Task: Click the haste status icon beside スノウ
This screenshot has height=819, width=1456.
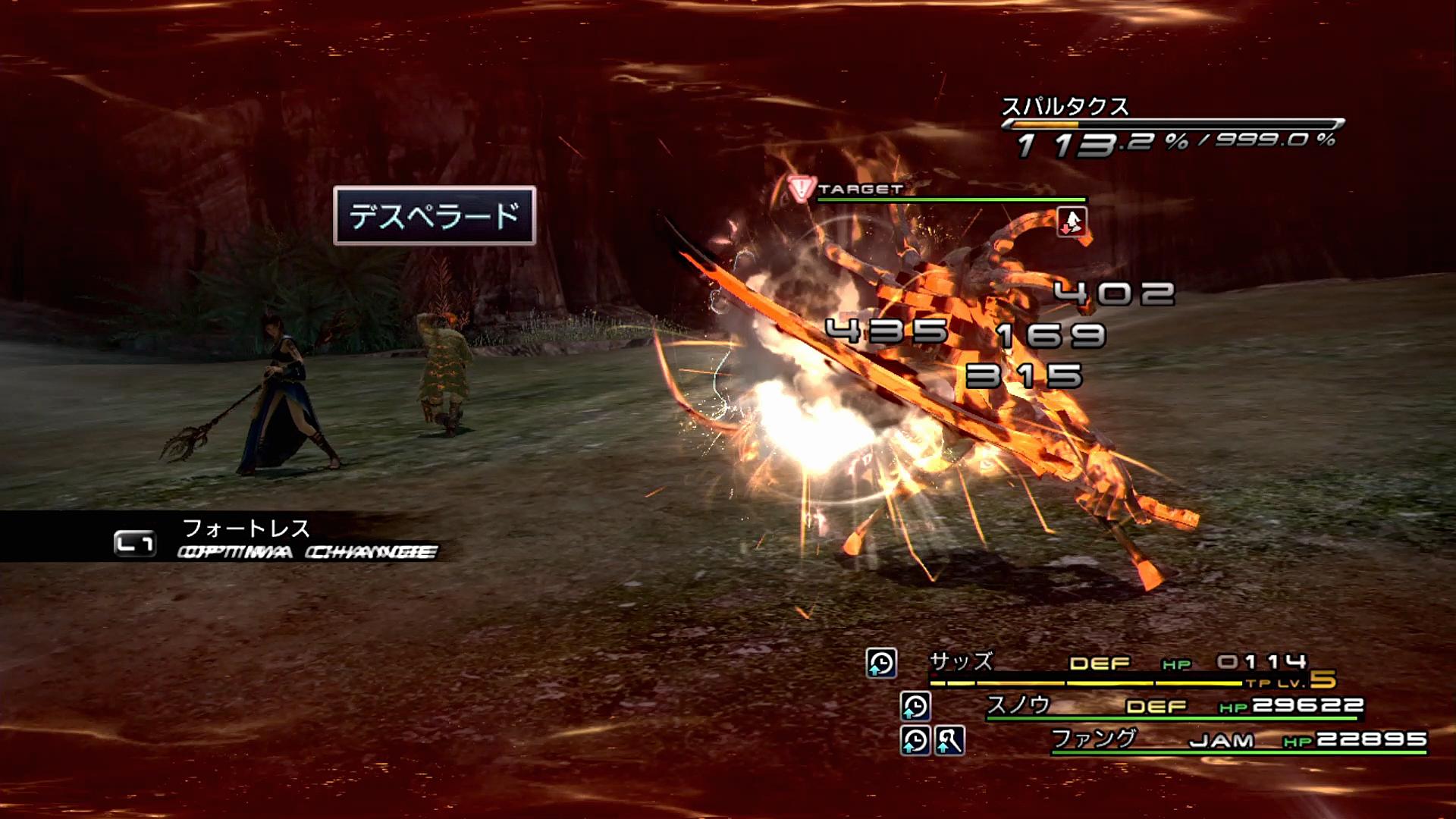Action: pos(915,706)
